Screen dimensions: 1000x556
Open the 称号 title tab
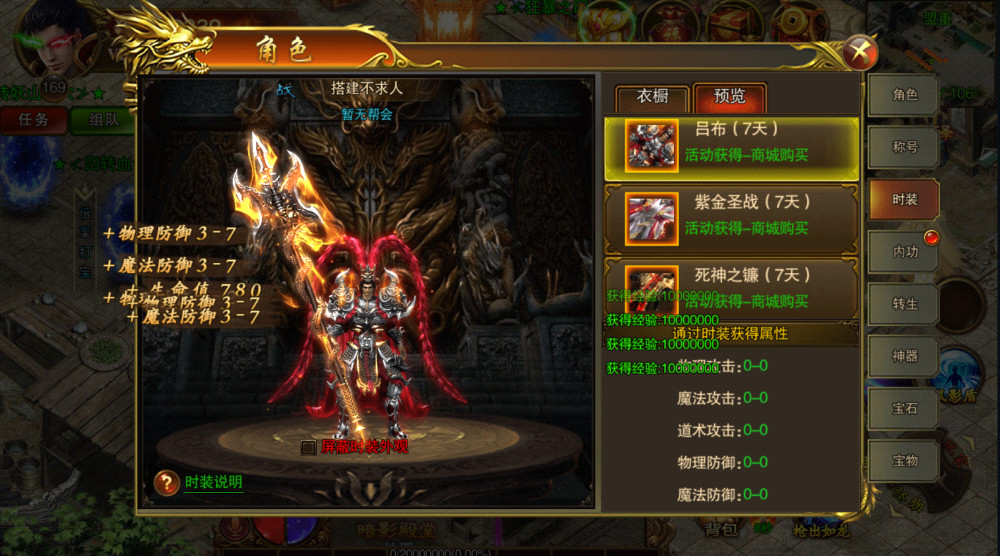click(904, 147)
